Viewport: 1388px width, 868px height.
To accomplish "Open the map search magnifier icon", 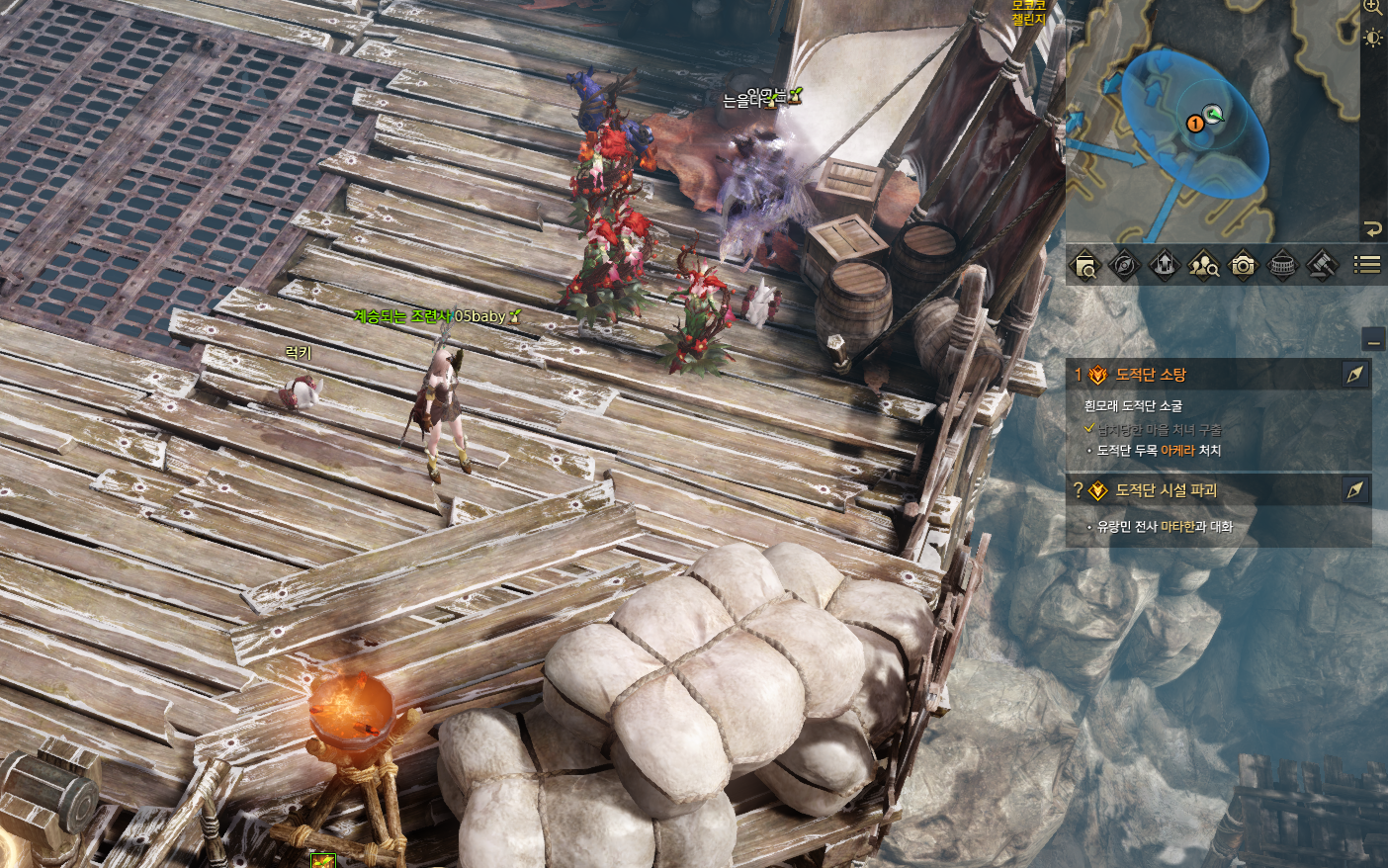I will coord(1085,265).
